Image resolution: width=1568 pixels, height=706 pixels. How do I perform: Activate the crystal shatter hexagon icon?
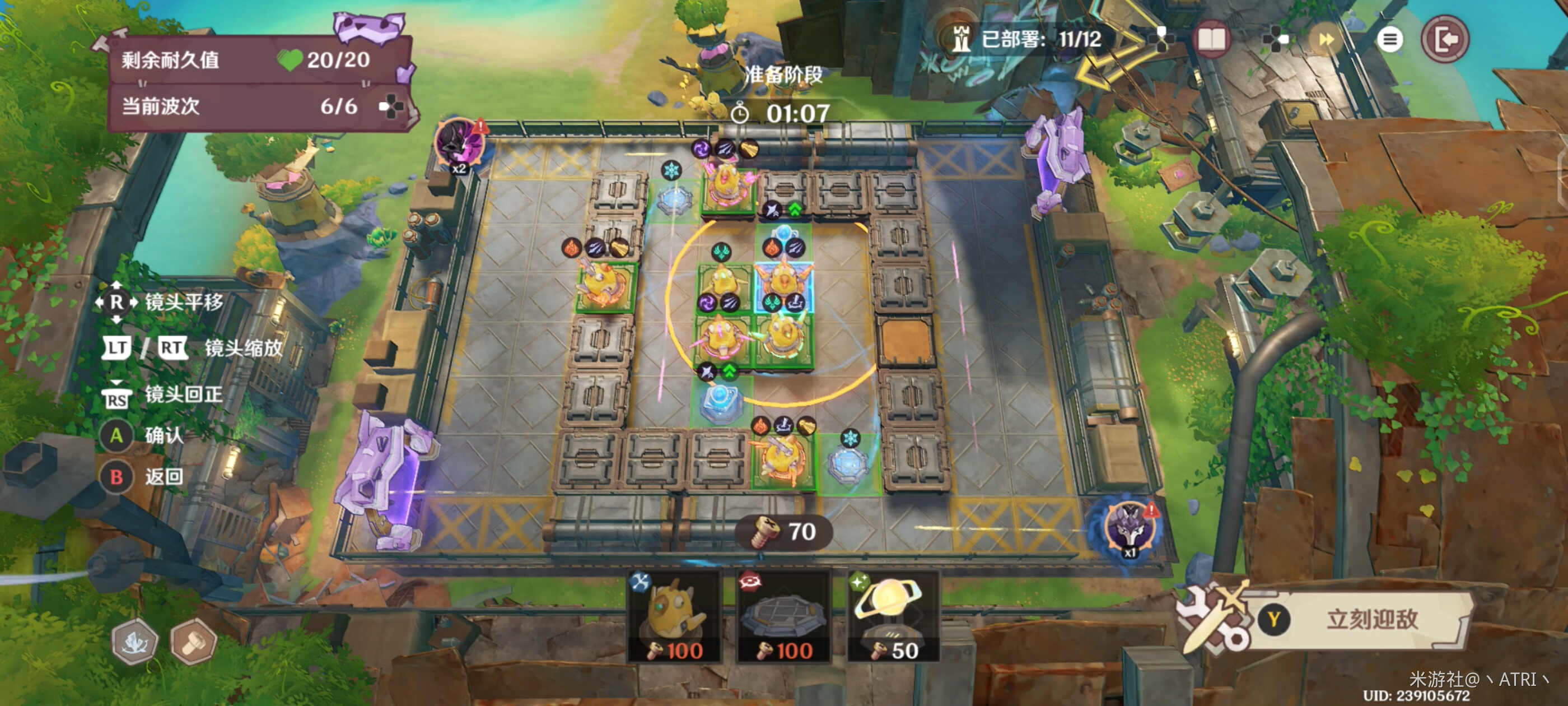134,642
